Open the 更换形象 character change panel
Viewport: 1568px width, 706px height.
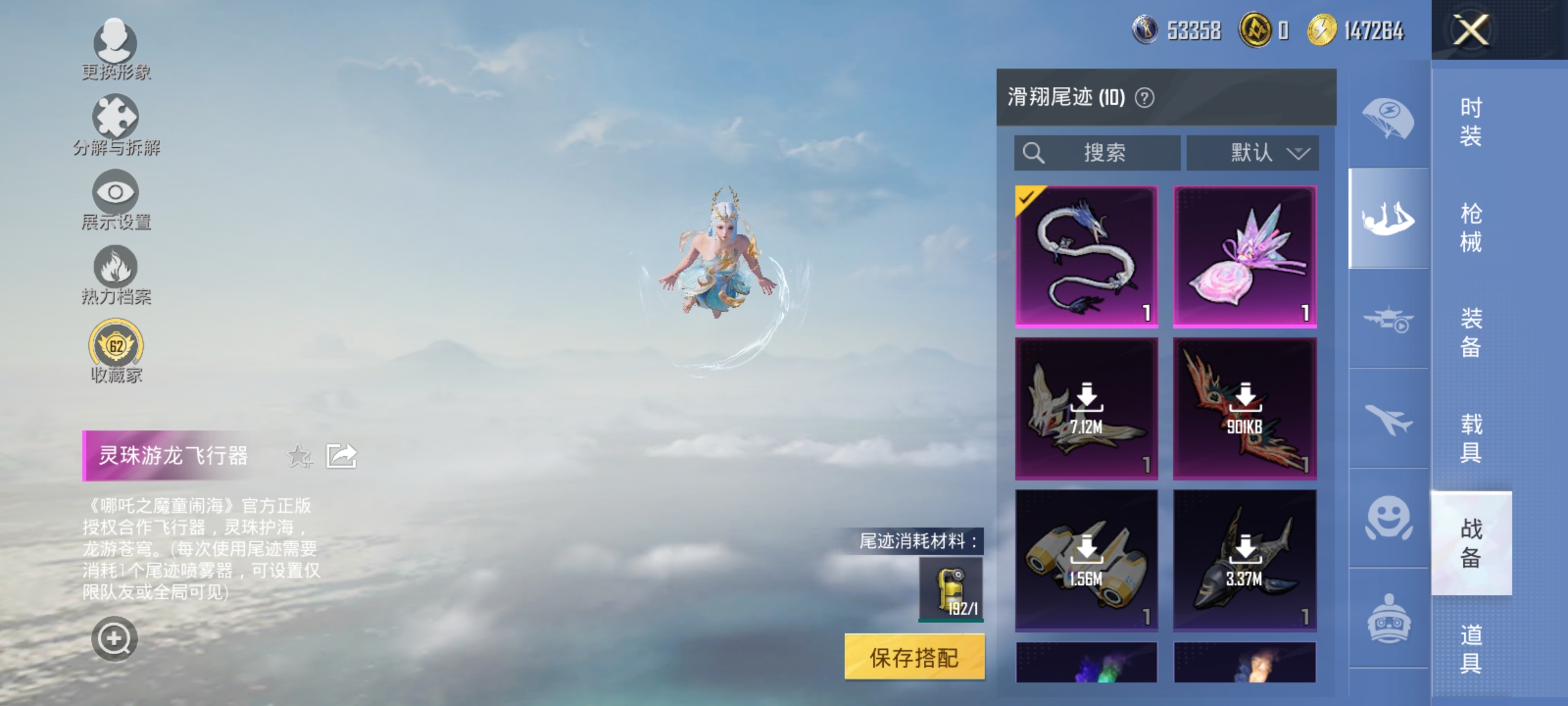point(116,46)
